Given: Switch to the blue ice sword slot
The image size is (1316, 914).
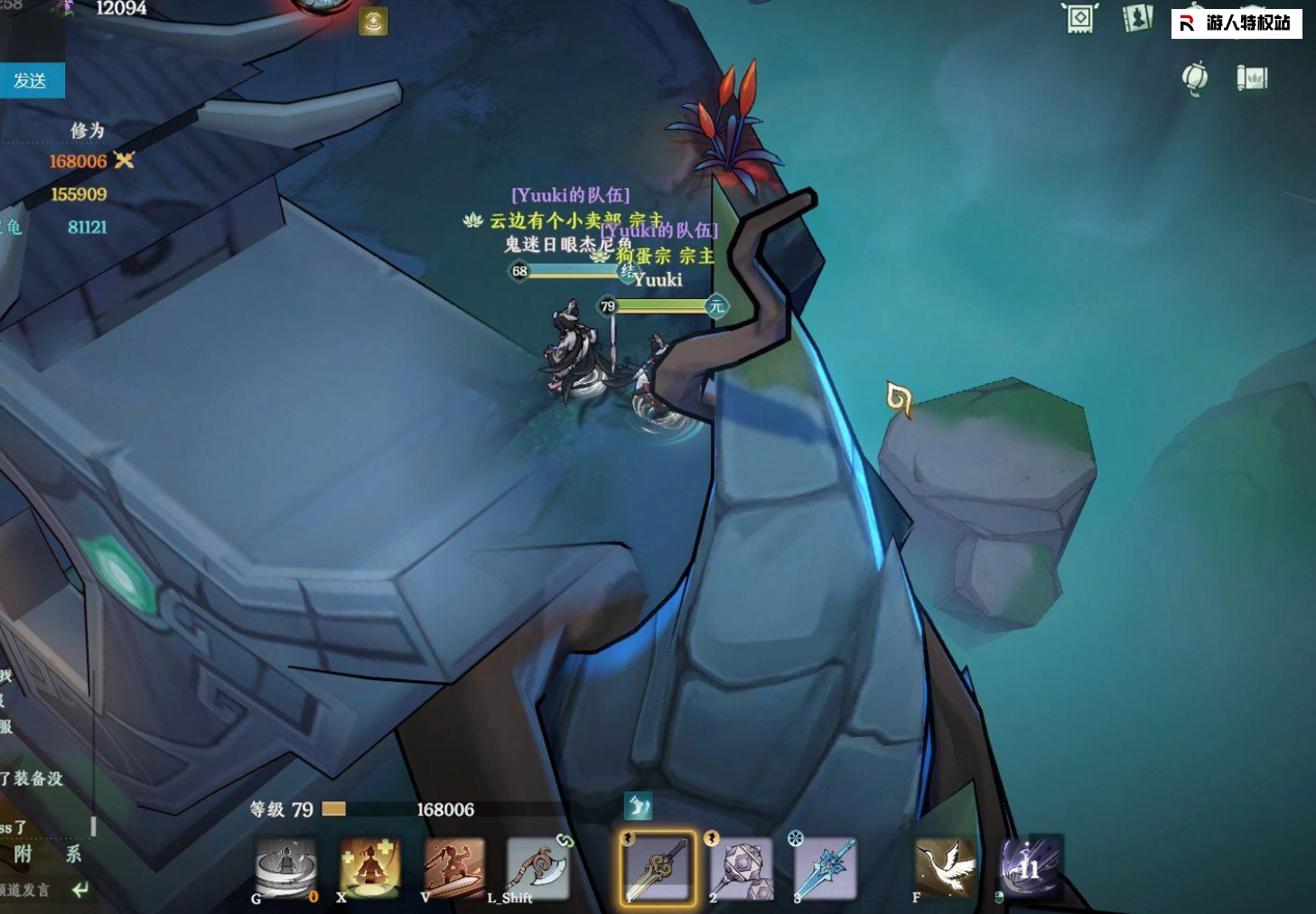Looking at the screenshot, I should [826, 868].
